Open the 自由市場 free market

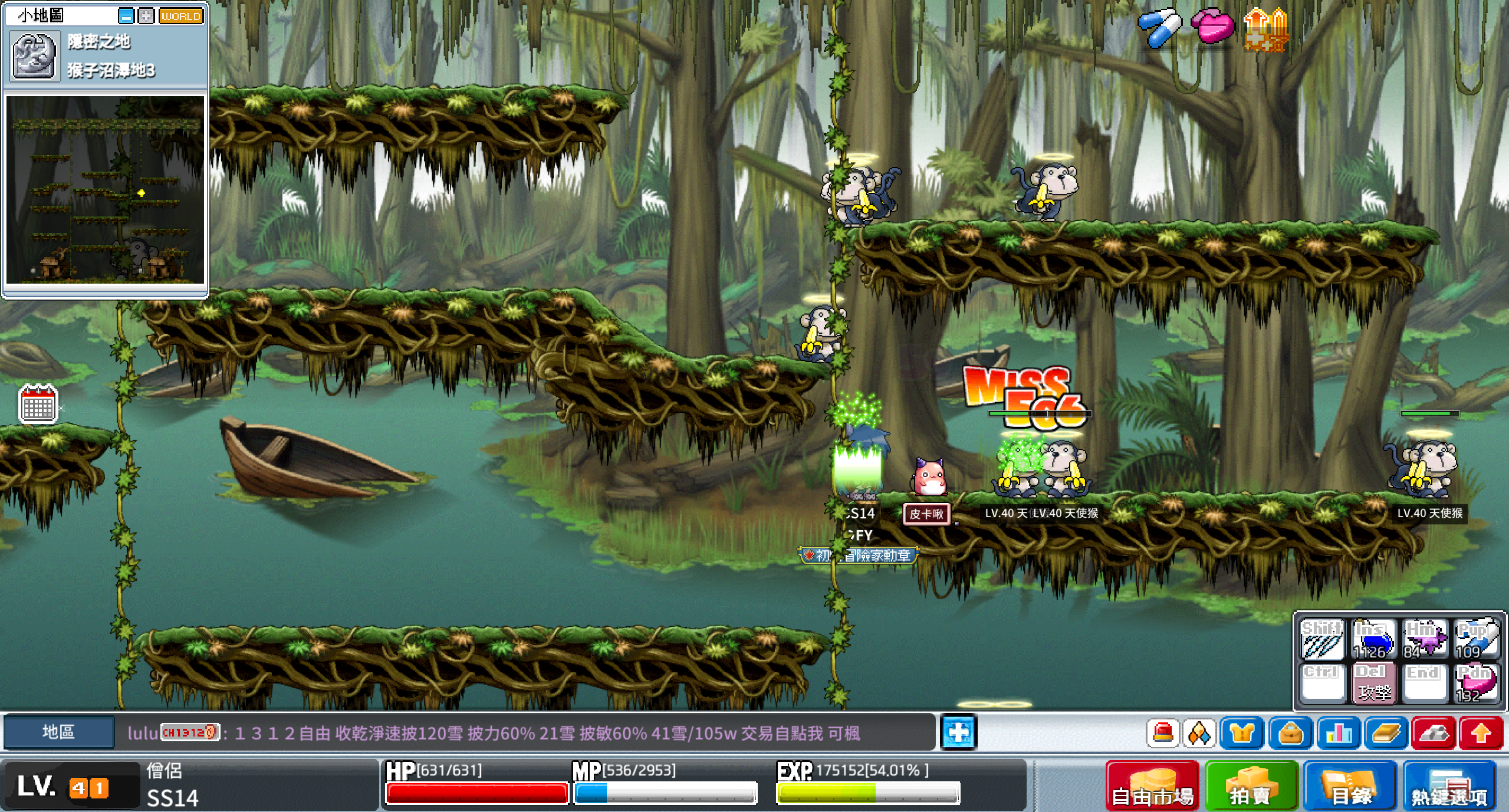point(1152,787)
